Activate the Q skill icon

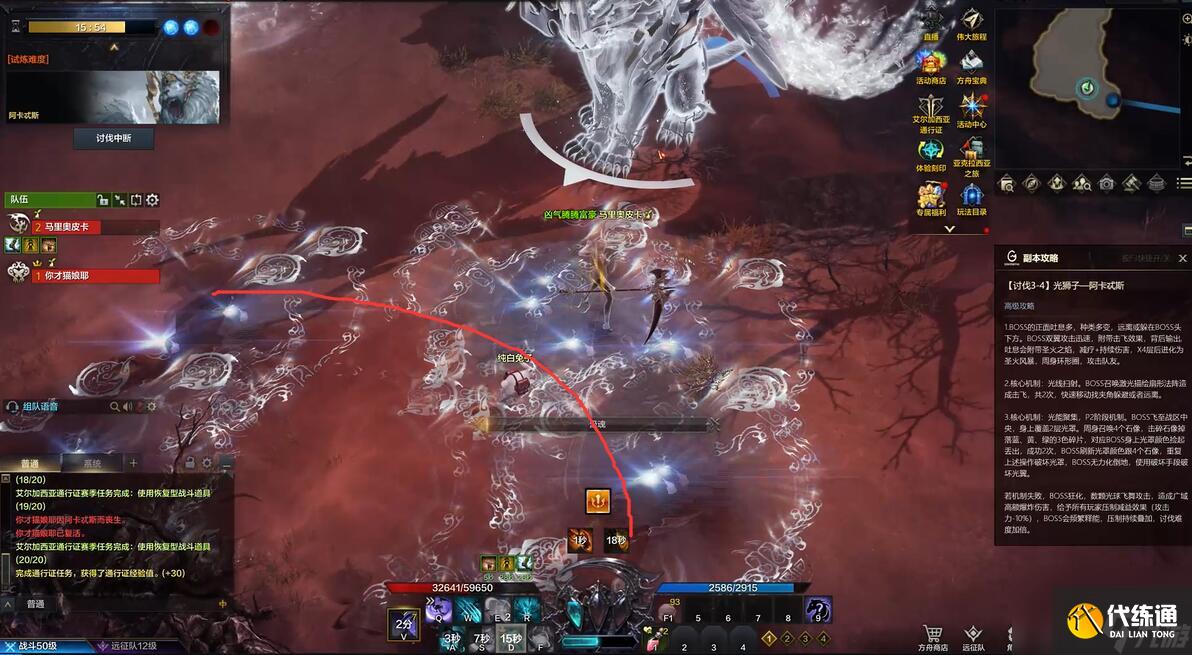[438, 609]
